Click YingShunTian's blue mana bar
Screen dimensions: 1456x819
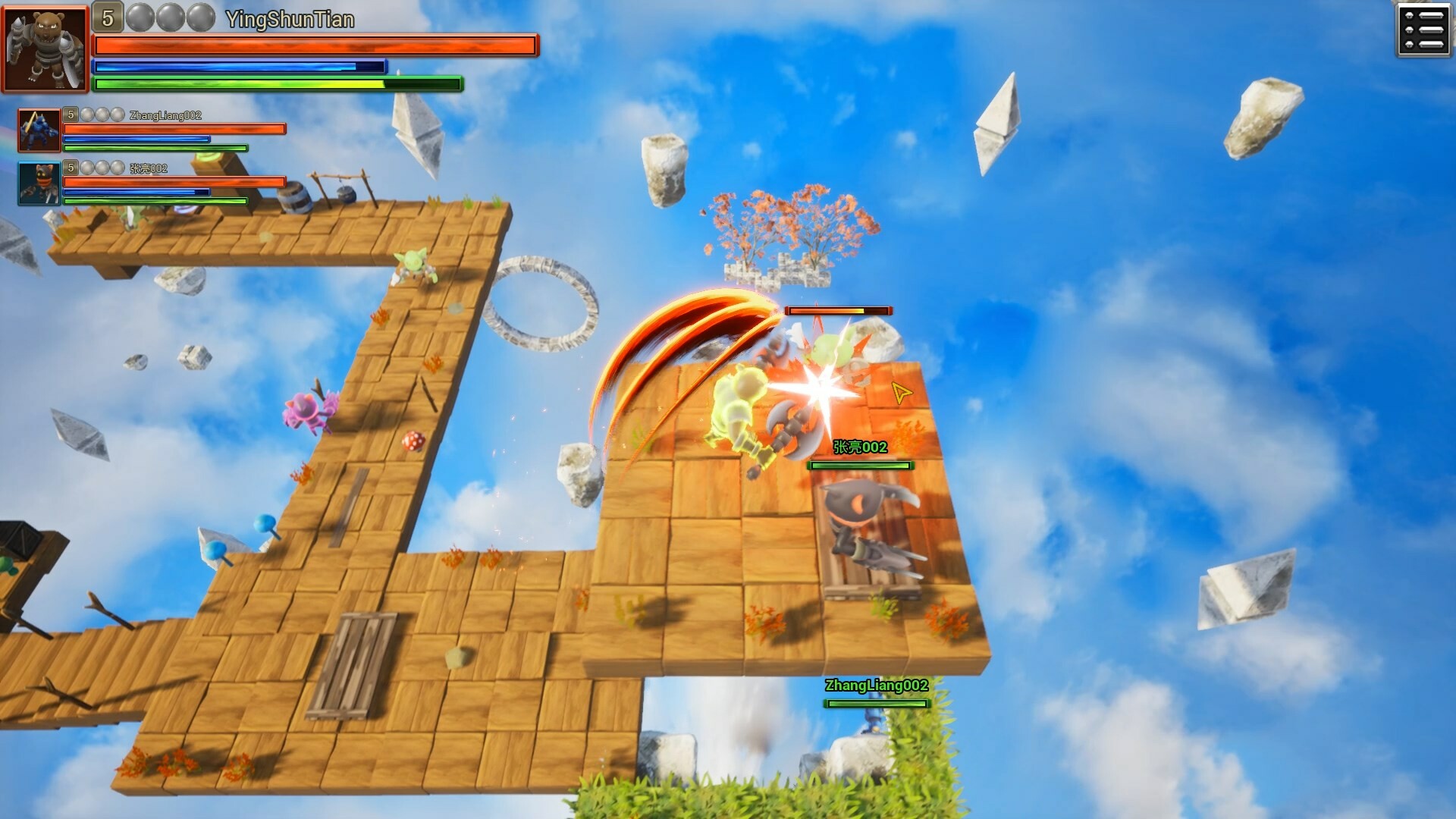240,66
